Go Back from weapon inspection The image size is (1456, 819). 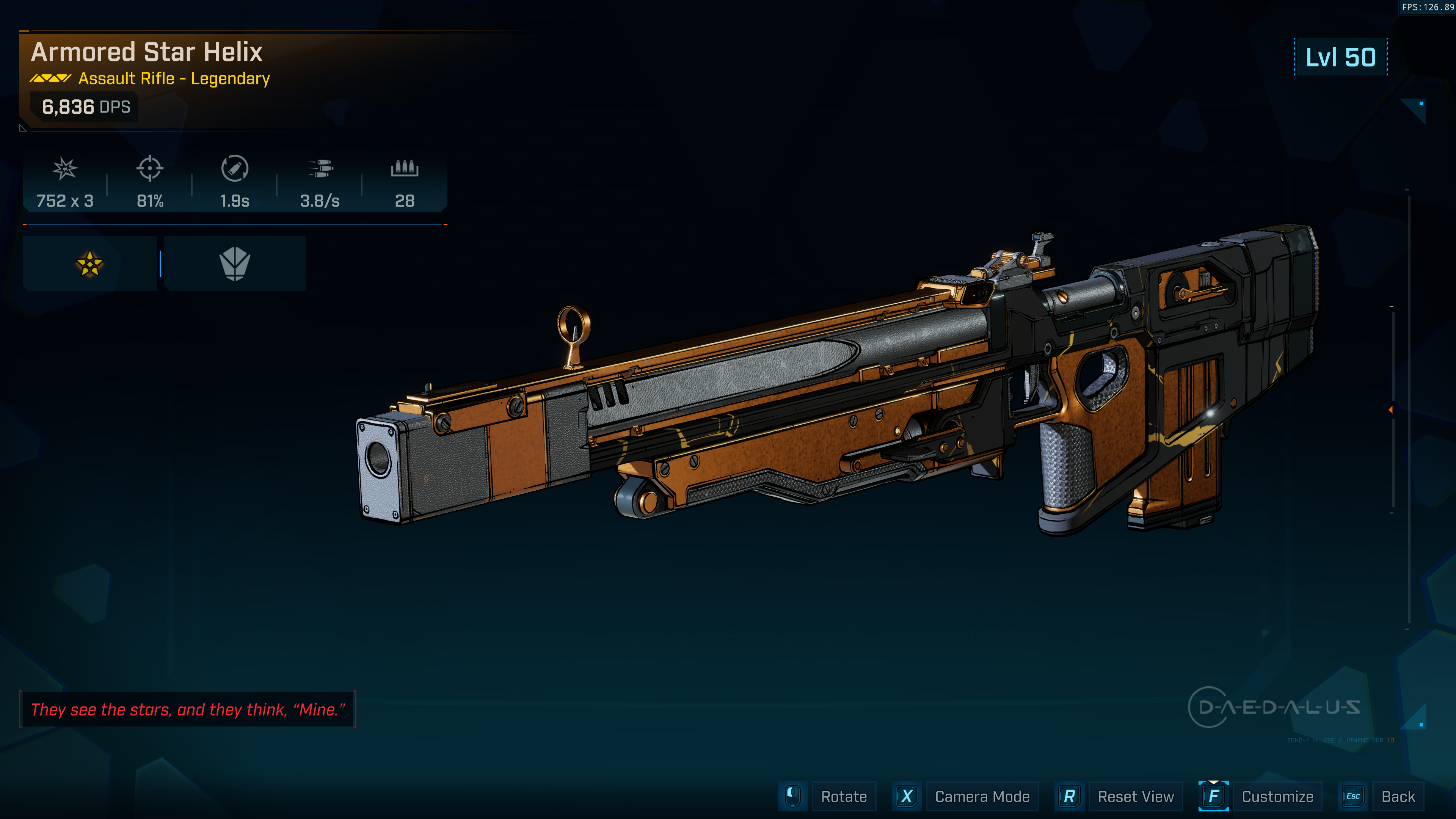pyautogui.click(x=1398, y=796)
